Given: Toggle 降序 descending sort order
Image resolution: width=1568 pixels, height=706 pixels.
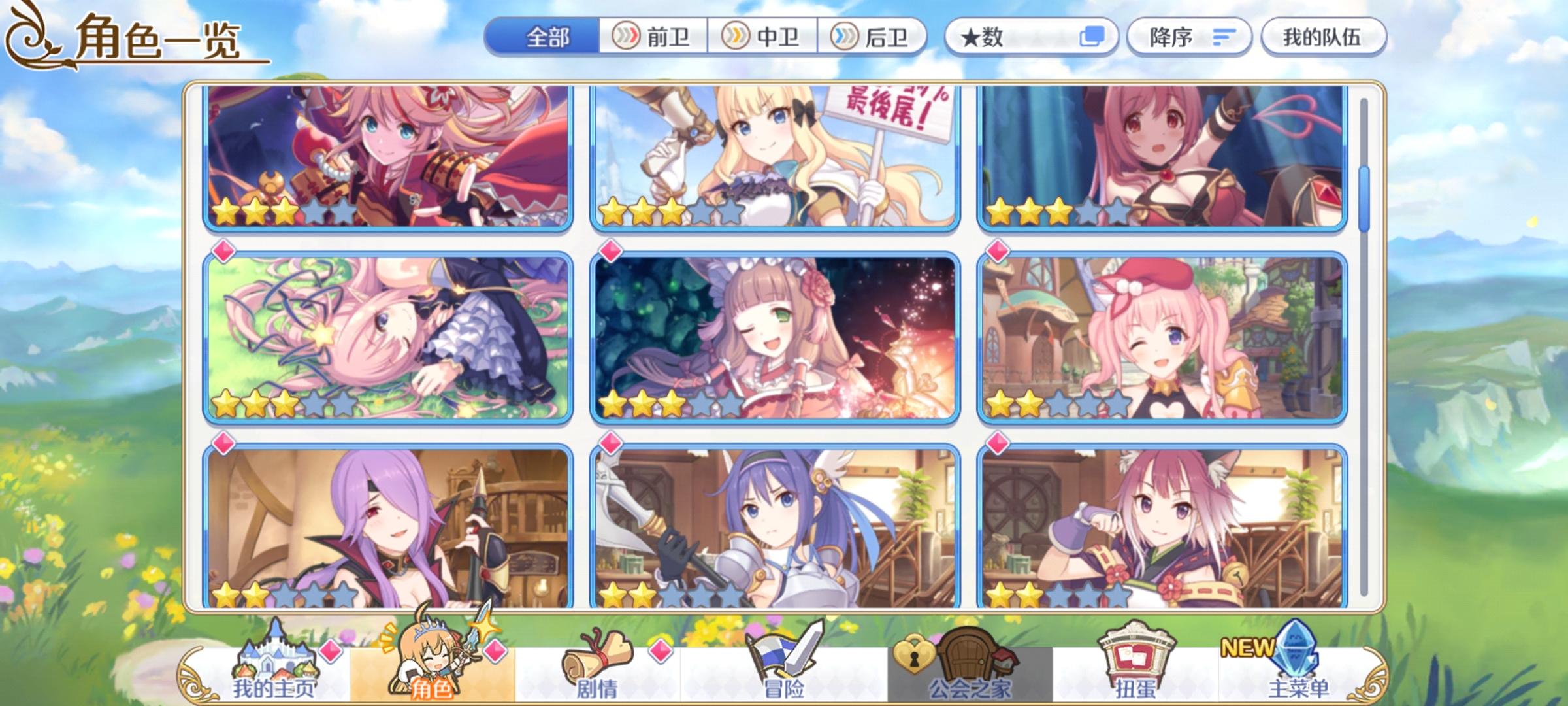Looking at the screenshot, I should click(x=1189, y=37).
